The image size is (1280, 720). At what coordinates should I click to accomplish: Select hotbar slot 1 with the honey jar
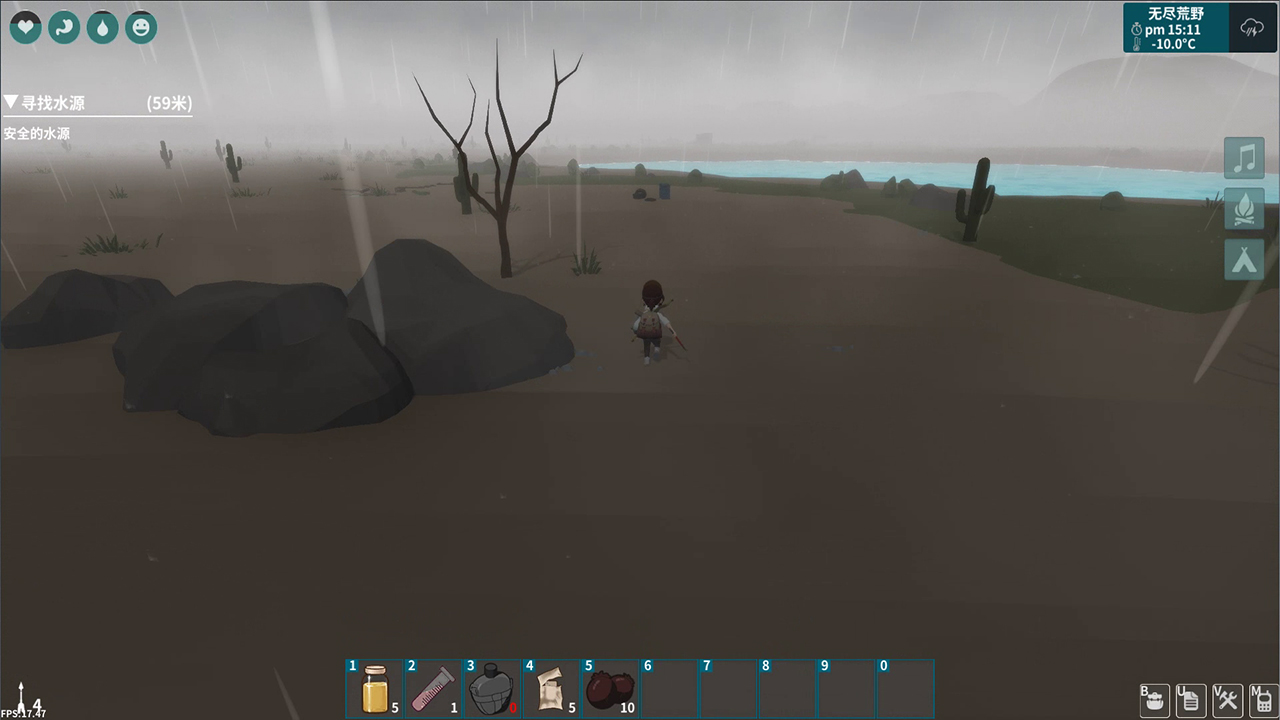pyautogui.click(x=375, y=688)
